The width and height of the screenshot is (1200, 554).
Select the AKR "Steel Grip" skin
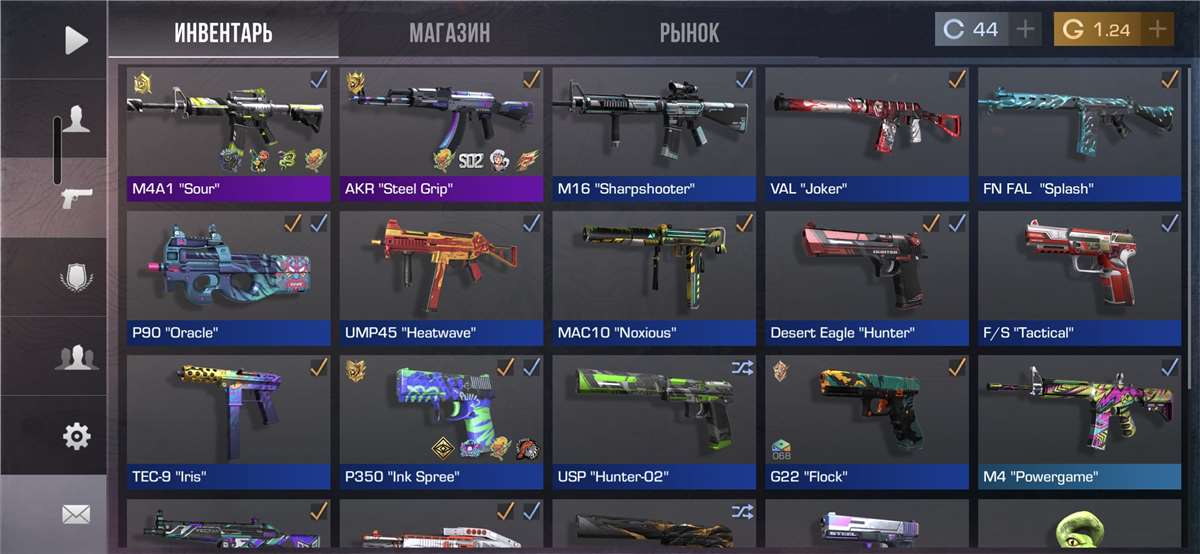pyautogui.click(x=441, y=134)
